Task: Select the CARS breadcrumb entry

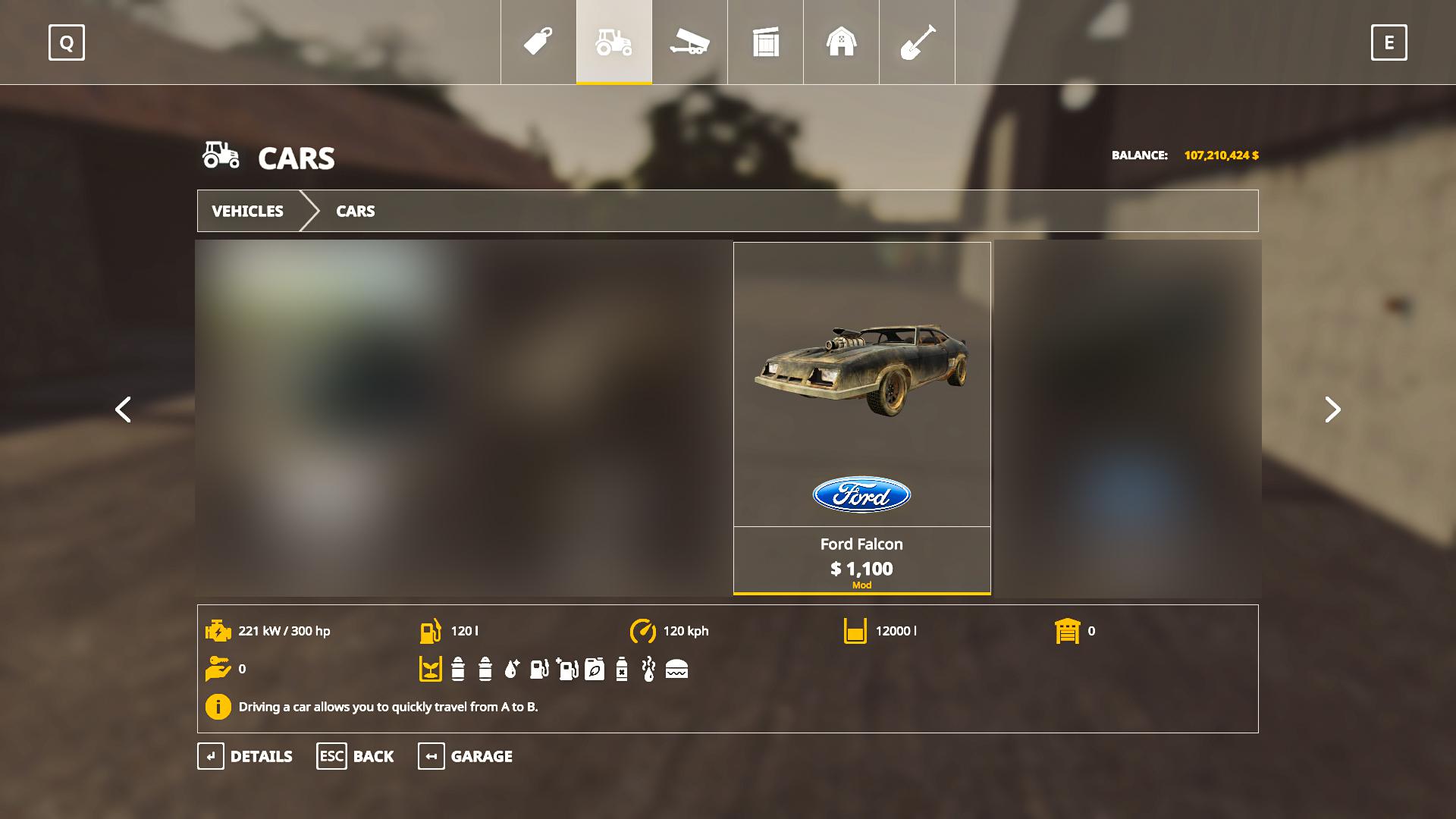Action: [x=355, y=211]
